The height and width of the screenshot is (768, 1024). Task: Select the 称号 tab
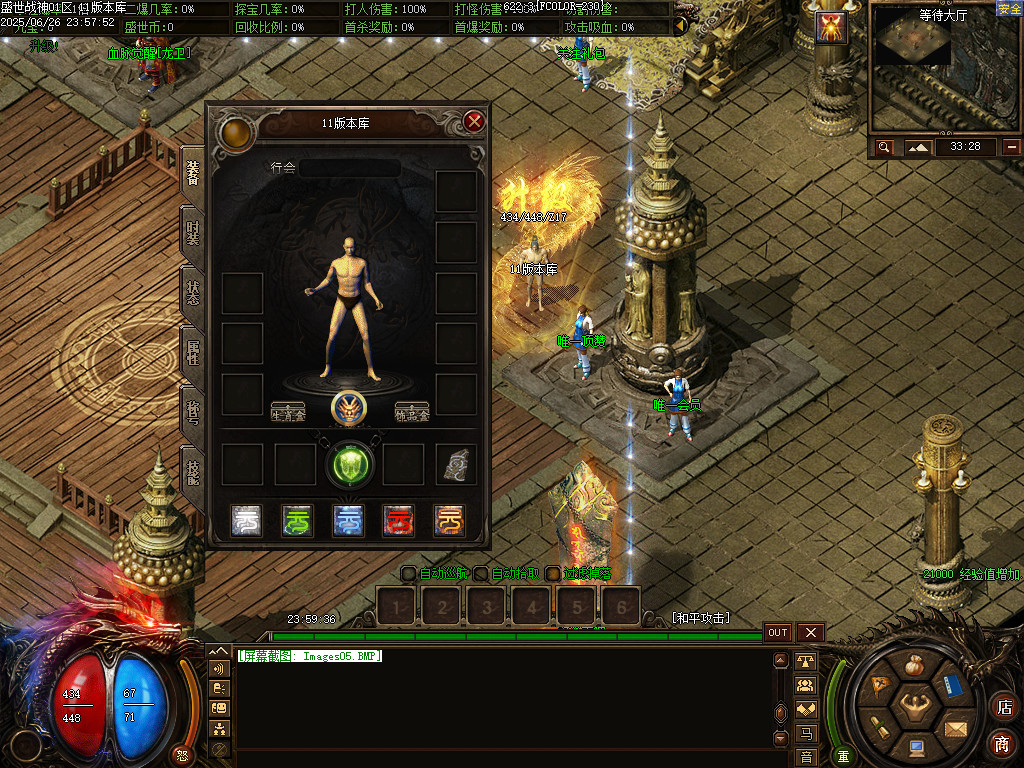(x=192, y=411)
